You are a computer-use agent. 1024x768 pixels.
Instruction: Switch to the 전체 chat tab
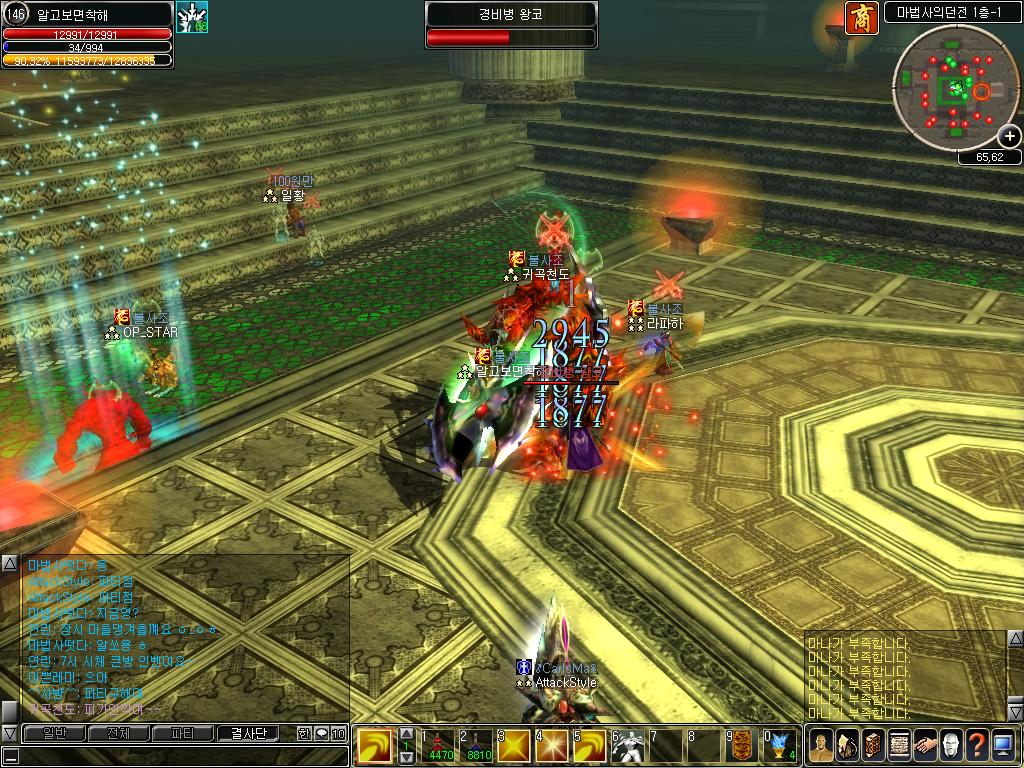[x=118, y=733]
